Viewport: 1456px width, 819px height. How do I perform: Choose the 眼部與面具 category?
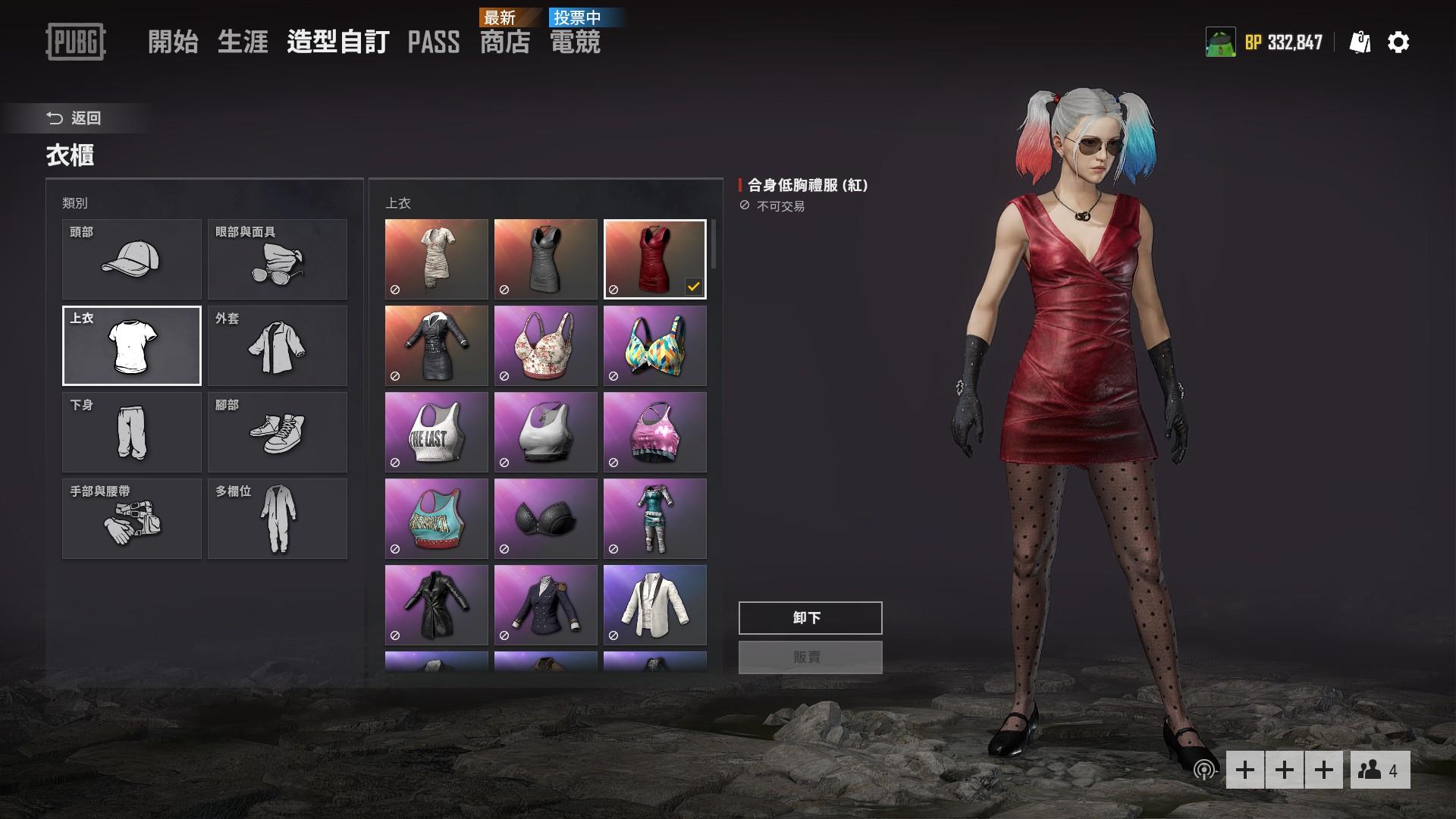click(277, 259)
